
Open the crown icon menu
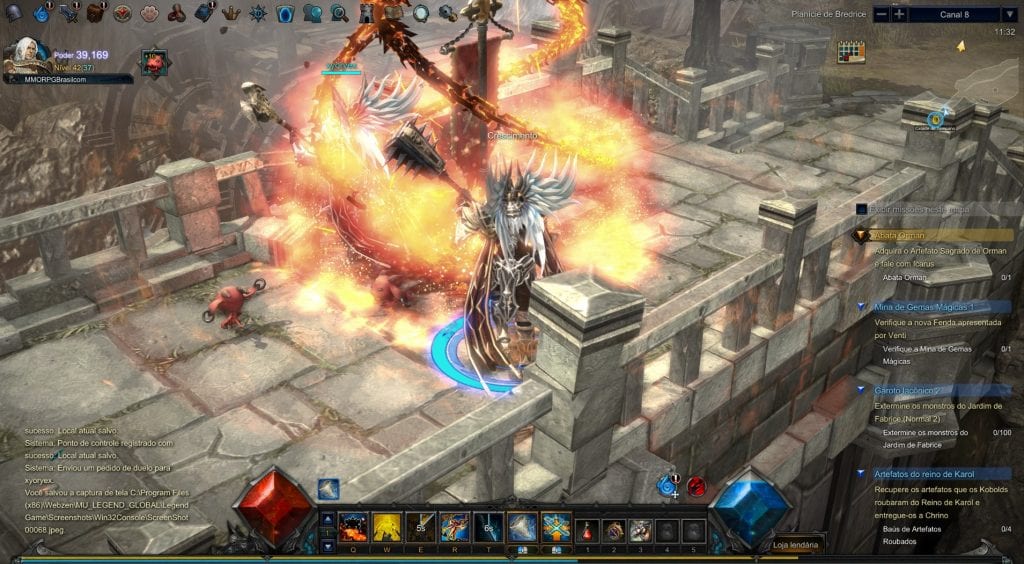coord(231,13)
